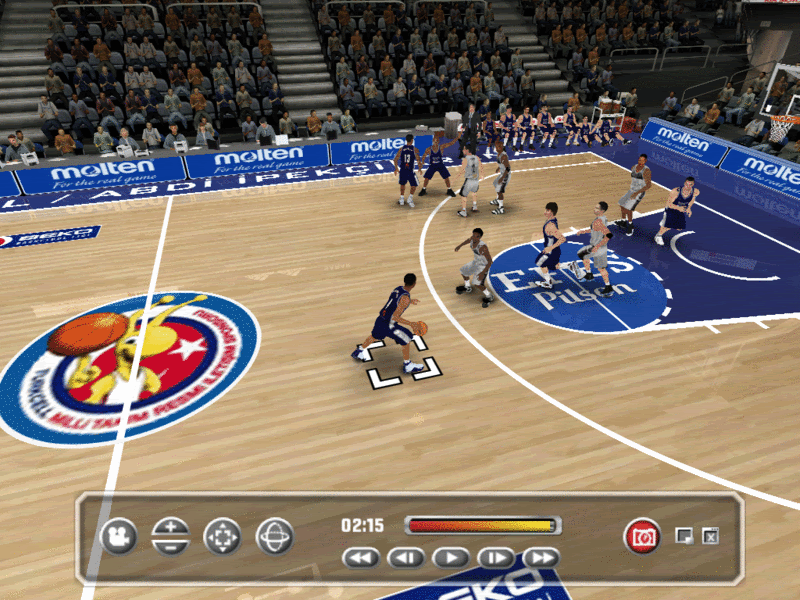The height and width of the screenshot is (600, 800).
Task: Minimize the replay control panel
Action: [x=684, y=536]
